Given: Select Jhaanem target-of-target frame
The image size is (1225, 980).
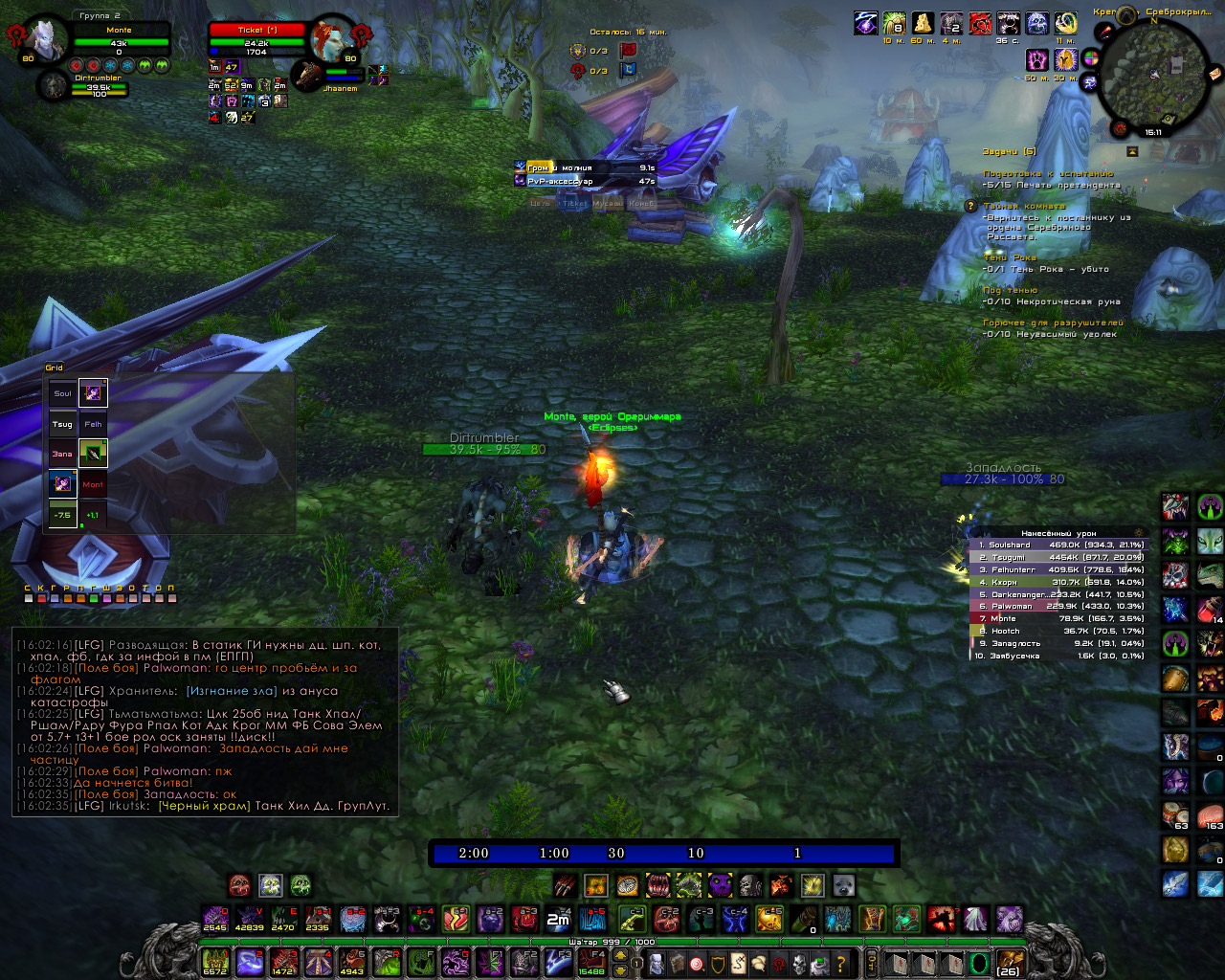Looking at the screenshot, I should (x=308, y=76).
